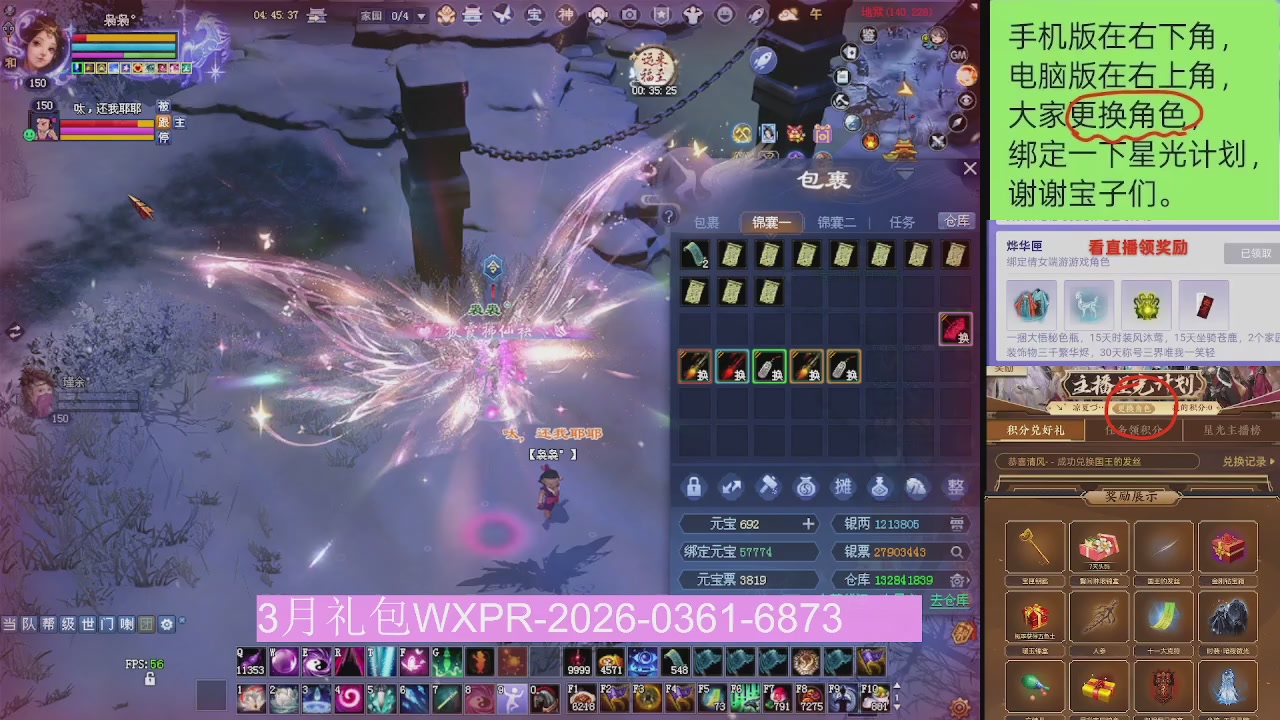The height and width of the screenshot is (720, 1280).
Task: Click the settings gear near chat channels
Action: (166, 624)
